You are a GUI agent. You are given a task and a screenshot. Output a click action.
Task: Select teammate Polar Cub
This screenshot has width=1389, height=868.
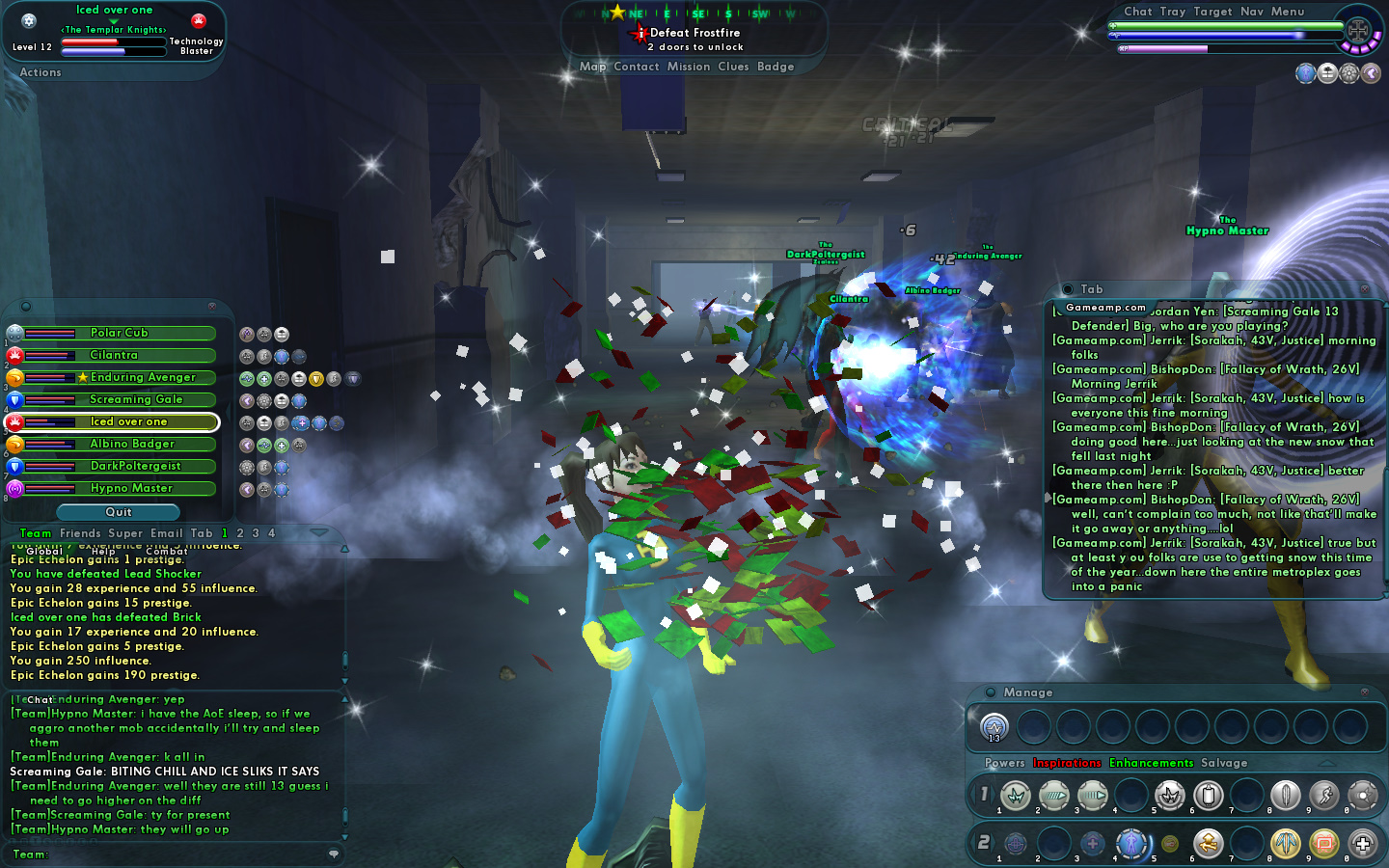120,333
